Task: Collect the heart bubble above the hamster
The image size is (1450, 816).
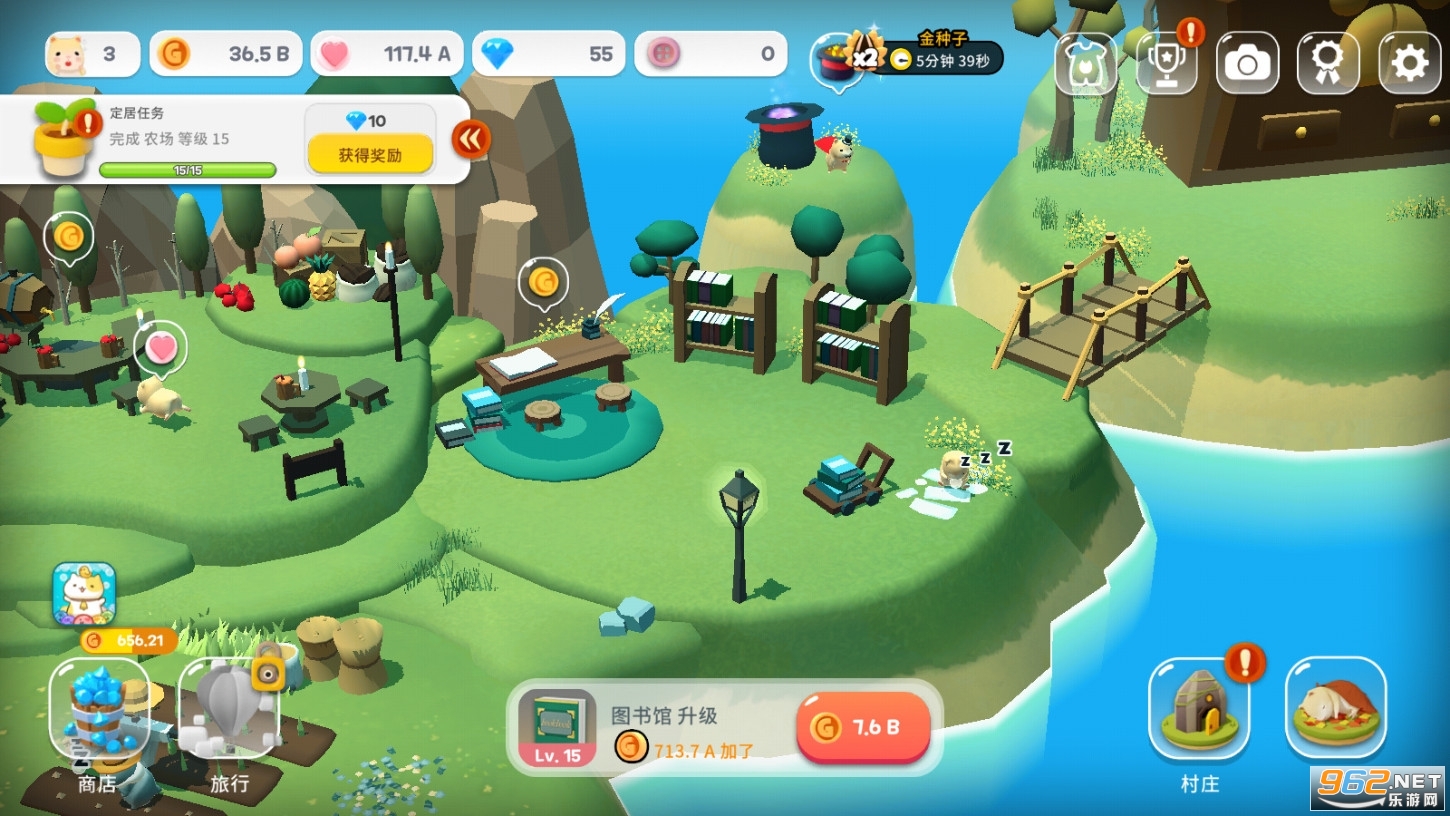Action: point(161,347)
